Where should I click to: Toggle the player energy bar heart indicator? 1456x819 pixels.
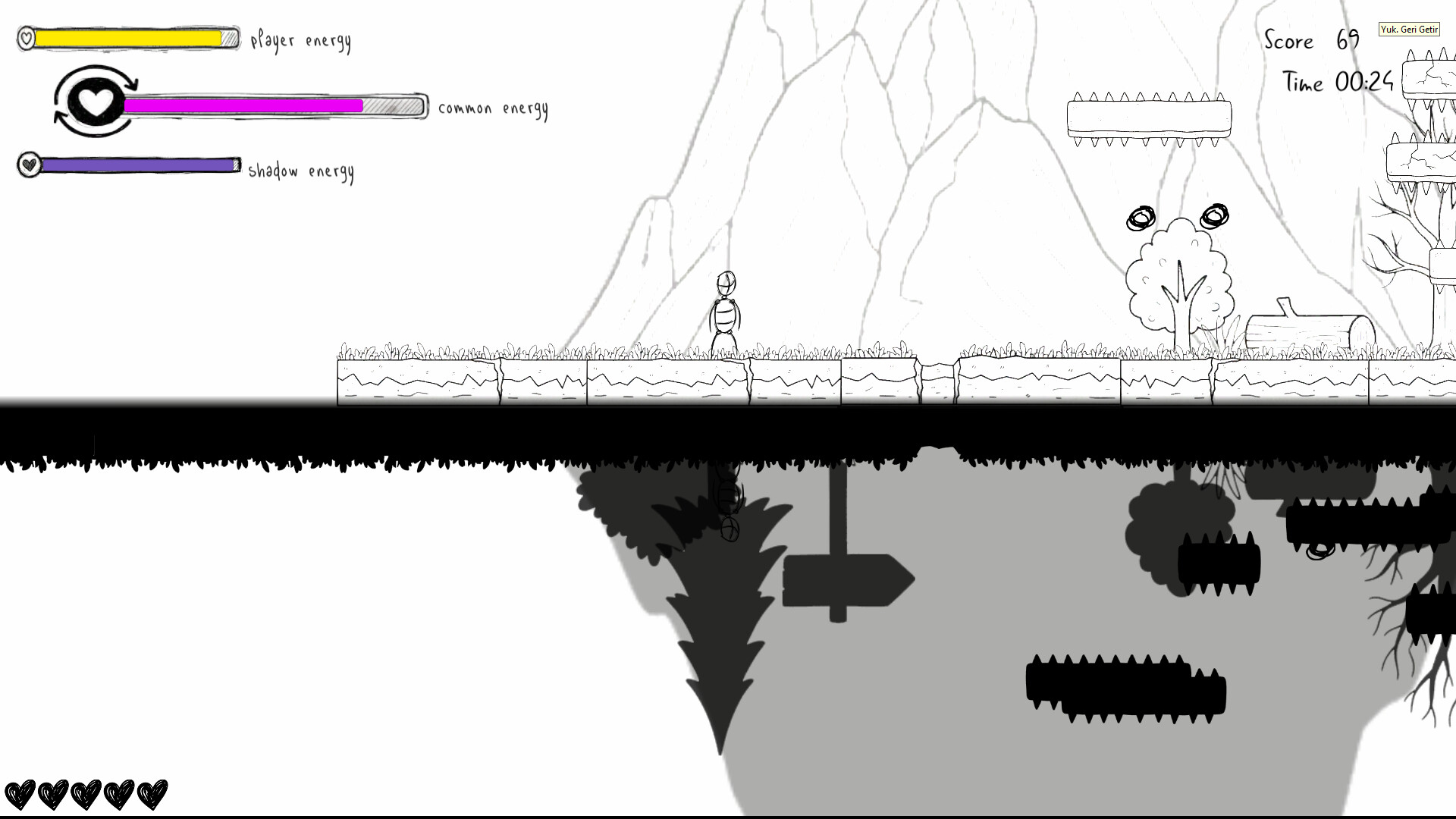coord(25,36)
